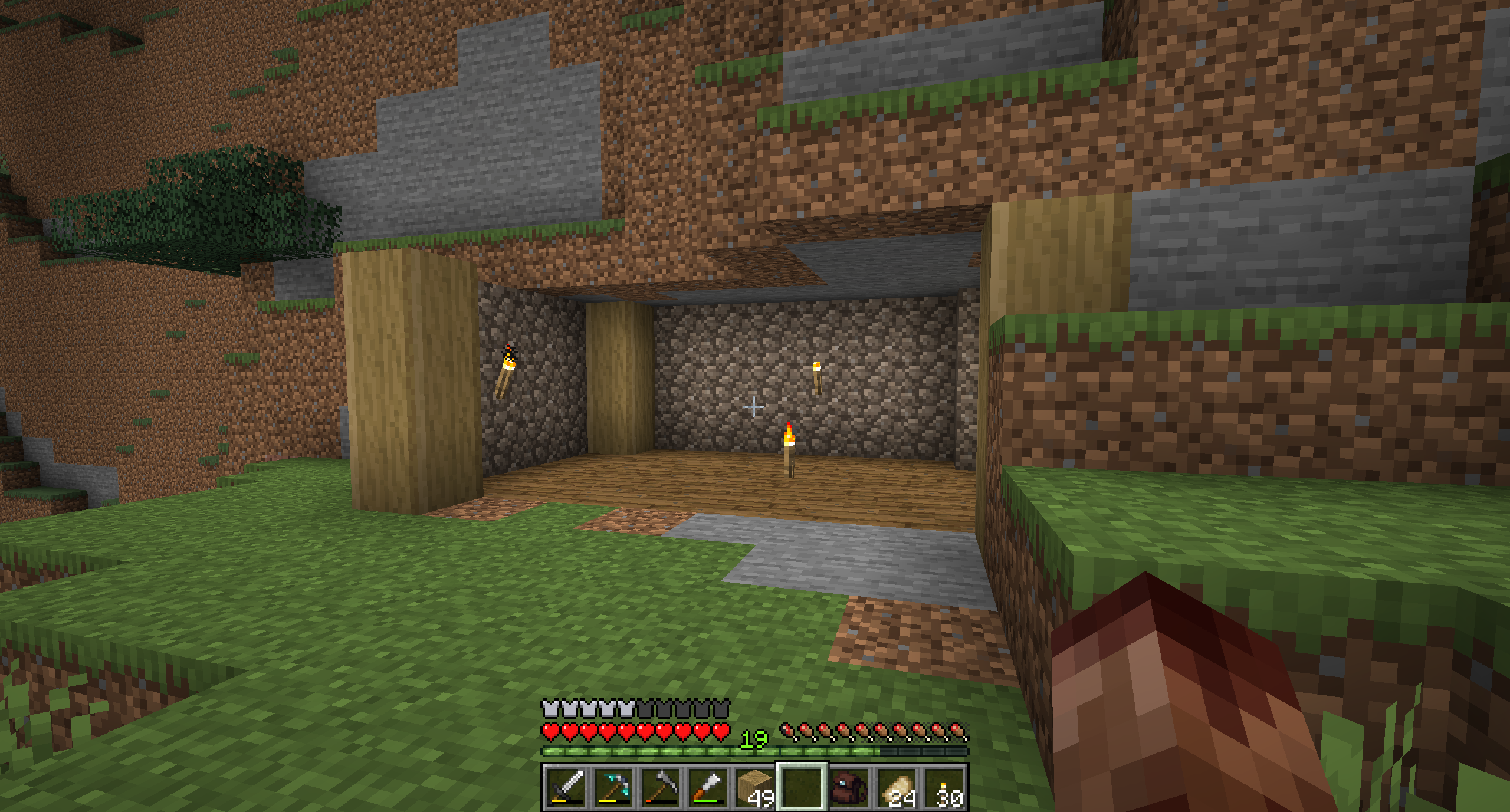
Task: Pick the knife with the orange handle
Action: [x=708, y=788]
